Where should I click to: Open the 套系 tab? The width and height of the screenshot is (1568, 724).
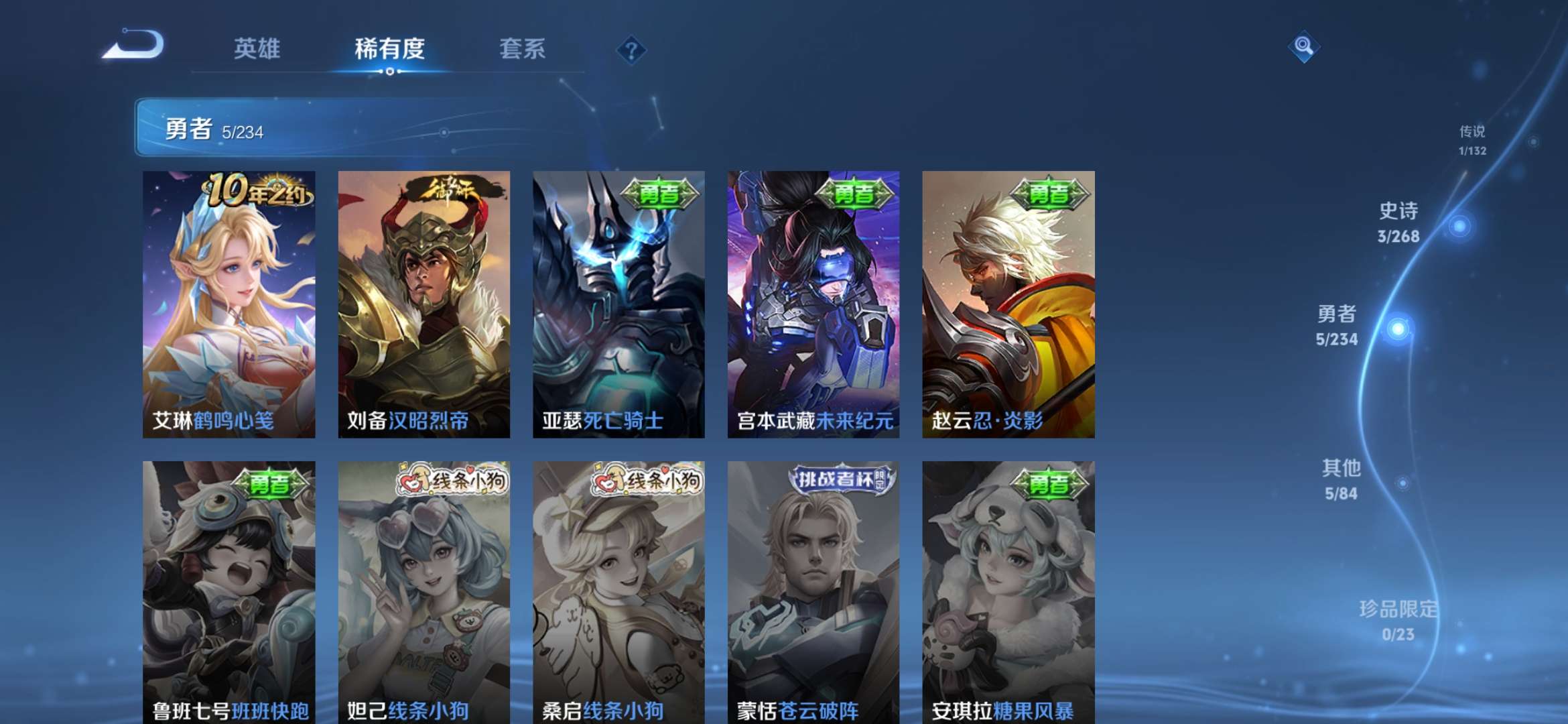(522, 49)
